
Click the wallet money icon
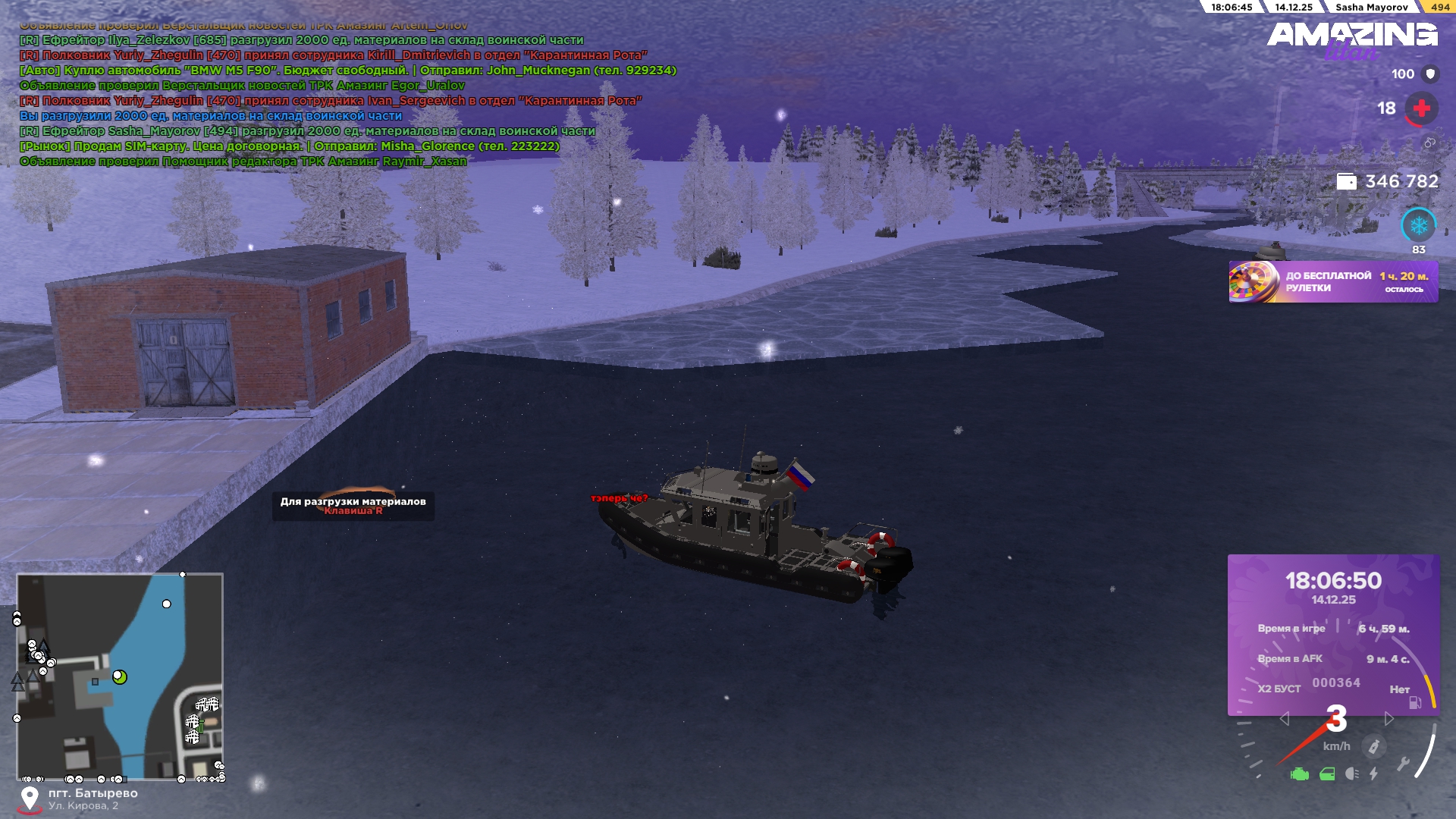point(1346,182)
